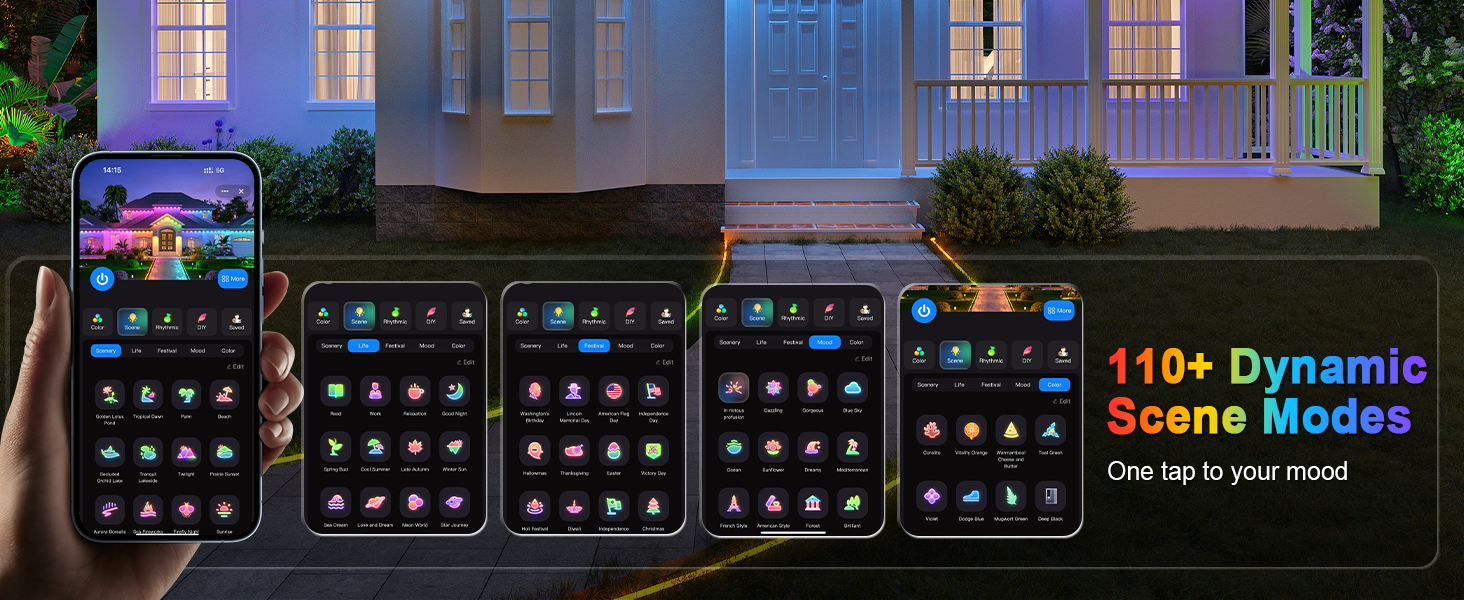
Task: Activate the Prairie Sunset scene
Action: coord(224,452)
